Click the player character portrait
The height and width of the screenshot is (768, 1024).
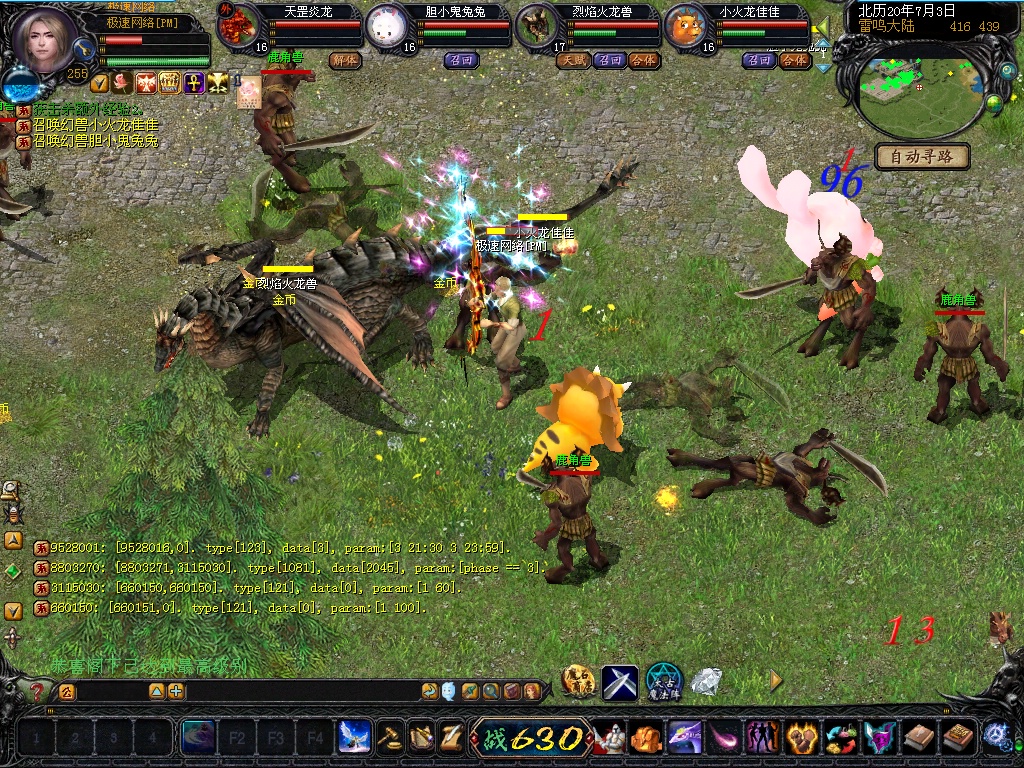43,40
